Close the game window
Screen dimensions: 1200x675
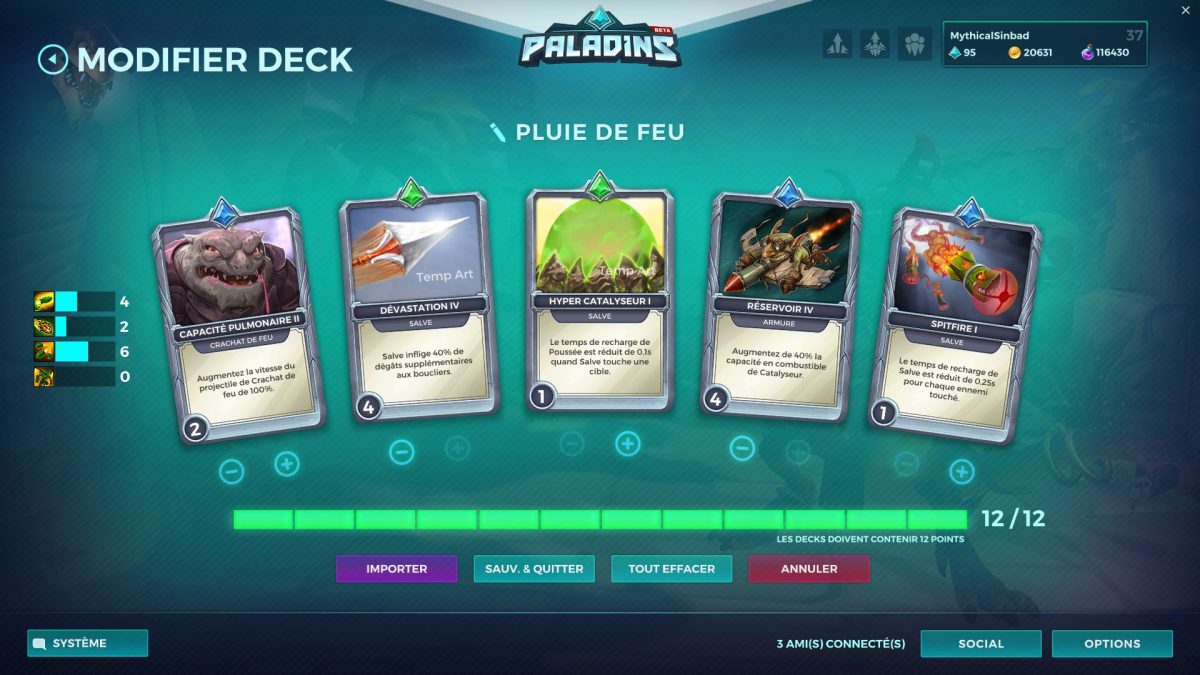1186,9
